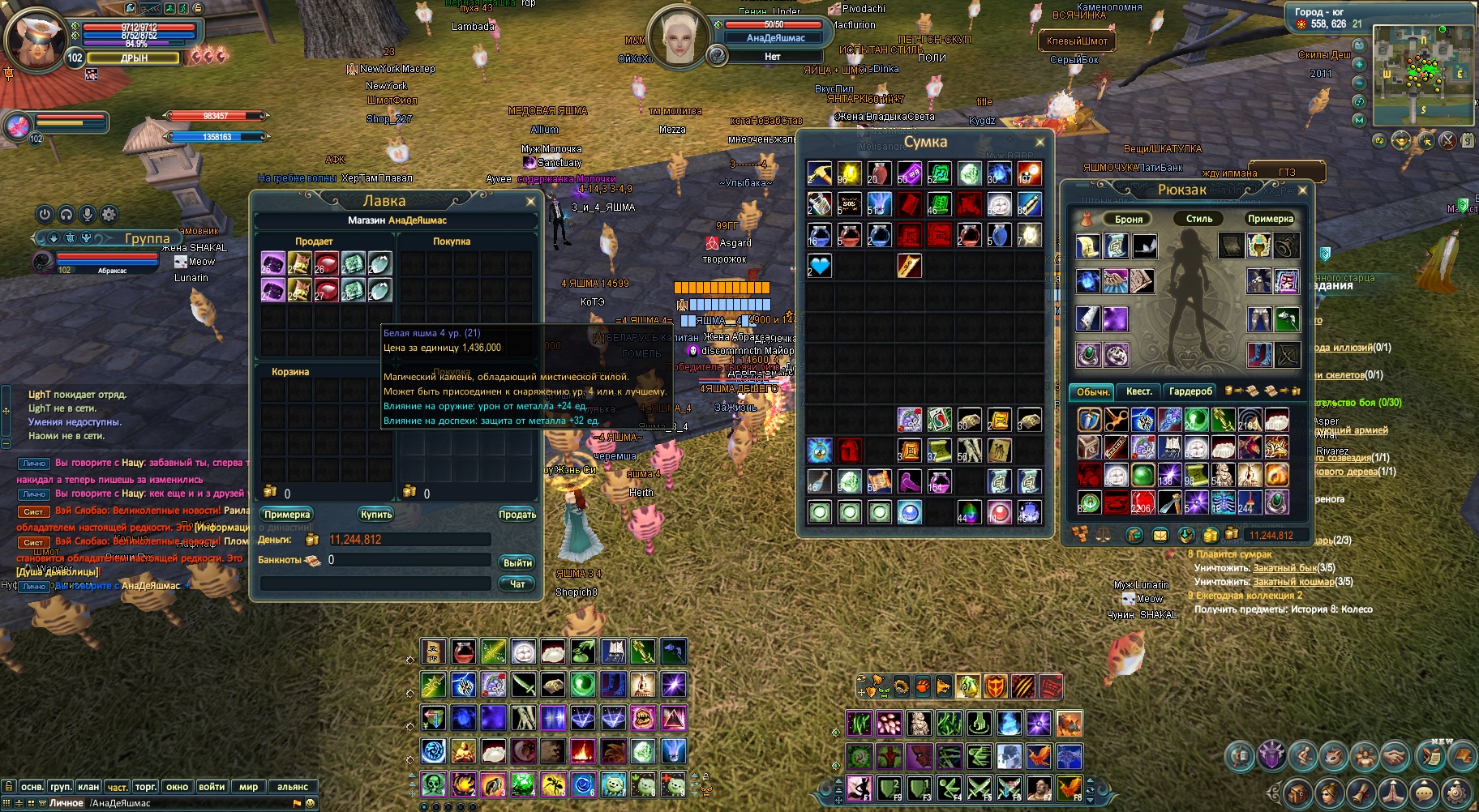1479x812 pixels.
Task: Switch to the Стиль tab
Action: (1199, 219)
